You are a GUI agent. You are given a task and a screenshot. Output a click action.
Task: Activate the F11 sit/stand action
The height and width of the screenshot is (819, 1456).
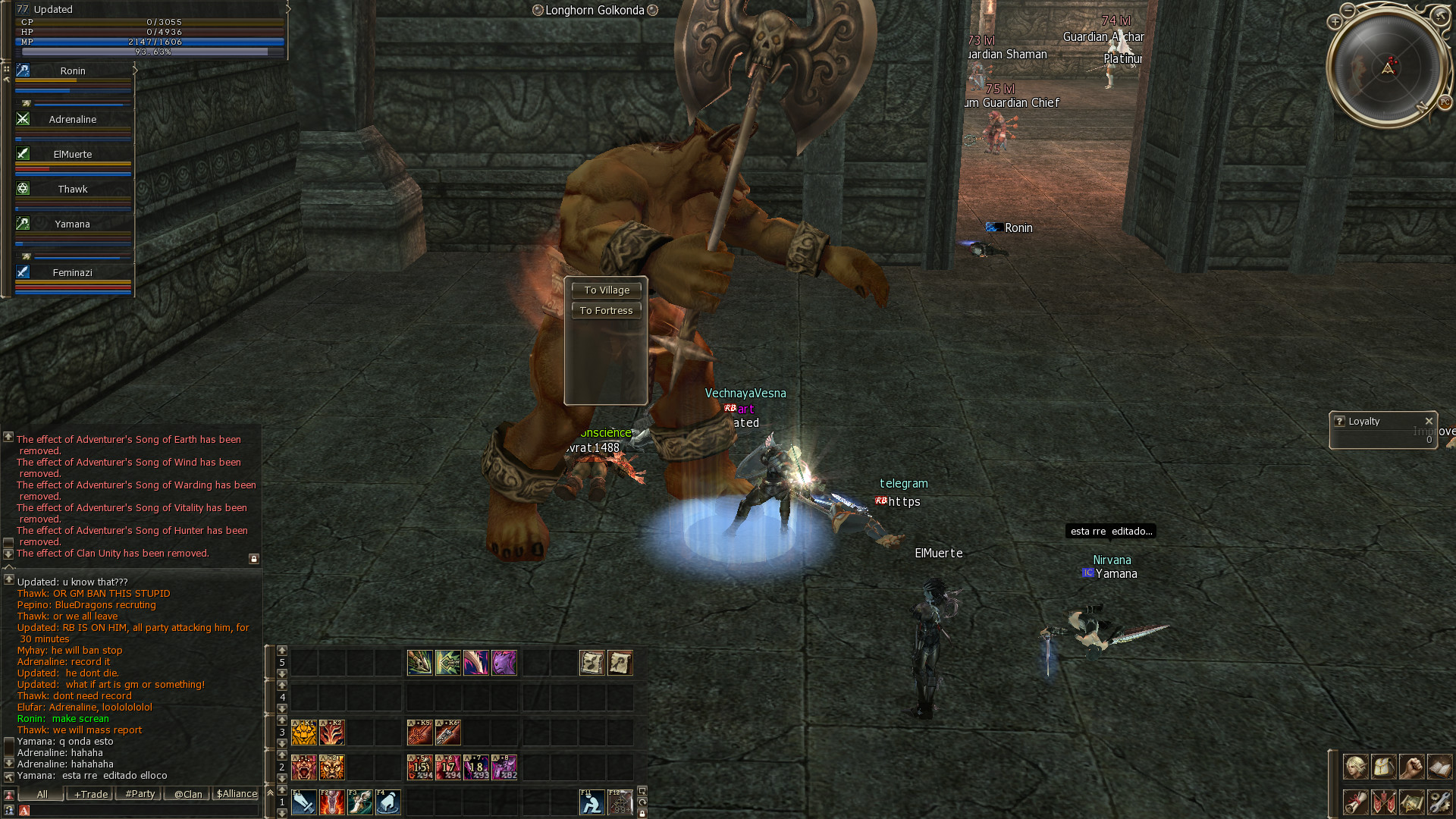[x=591, y=802]
